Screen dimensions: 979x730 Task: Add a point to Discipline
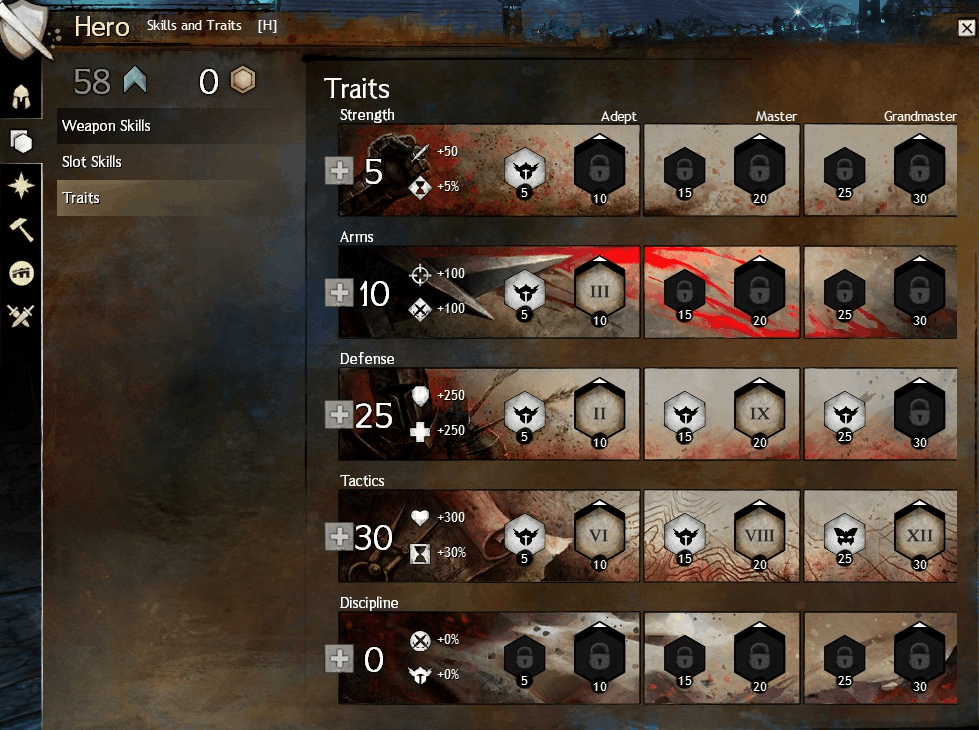tap(340, 659)
